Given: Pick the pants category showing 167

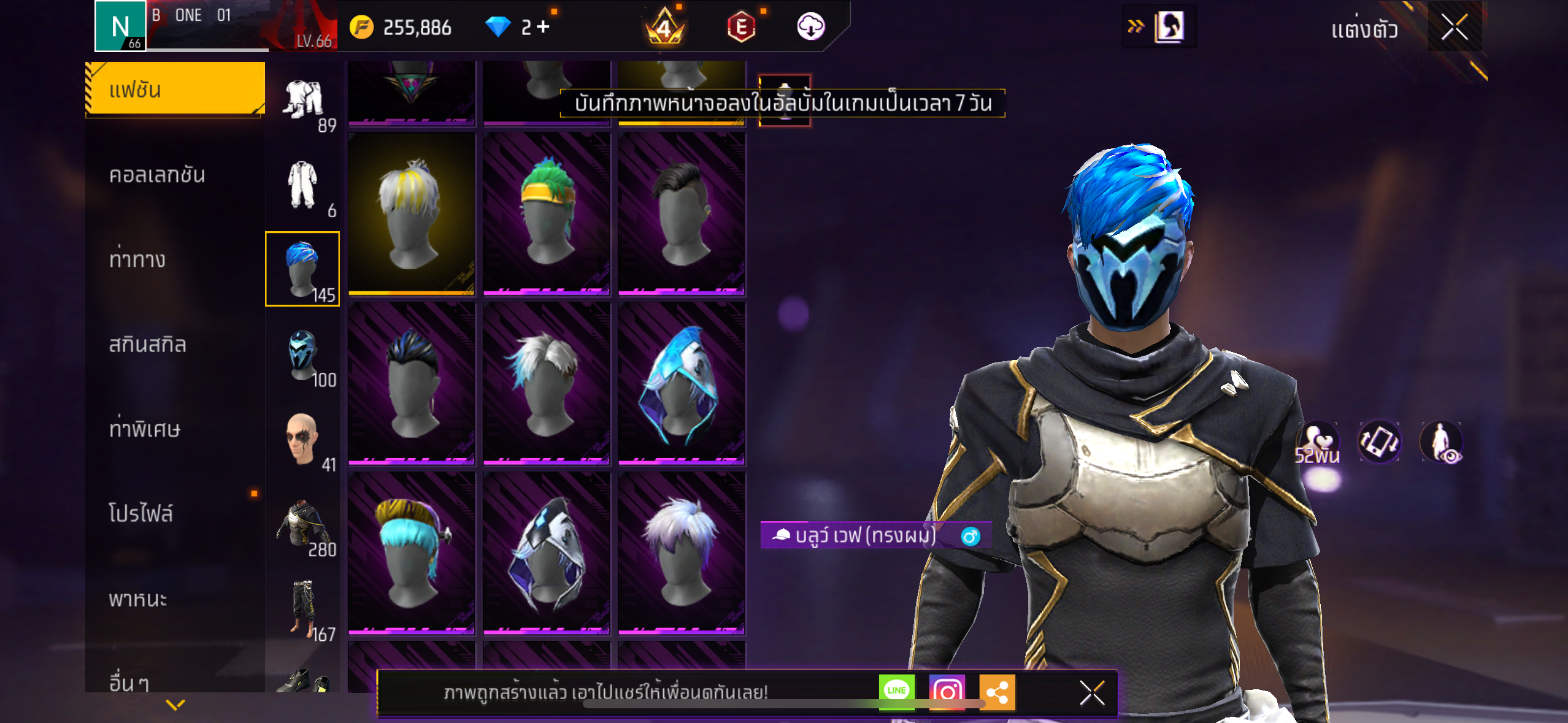Looking at the screenshot, I should 302,610.
